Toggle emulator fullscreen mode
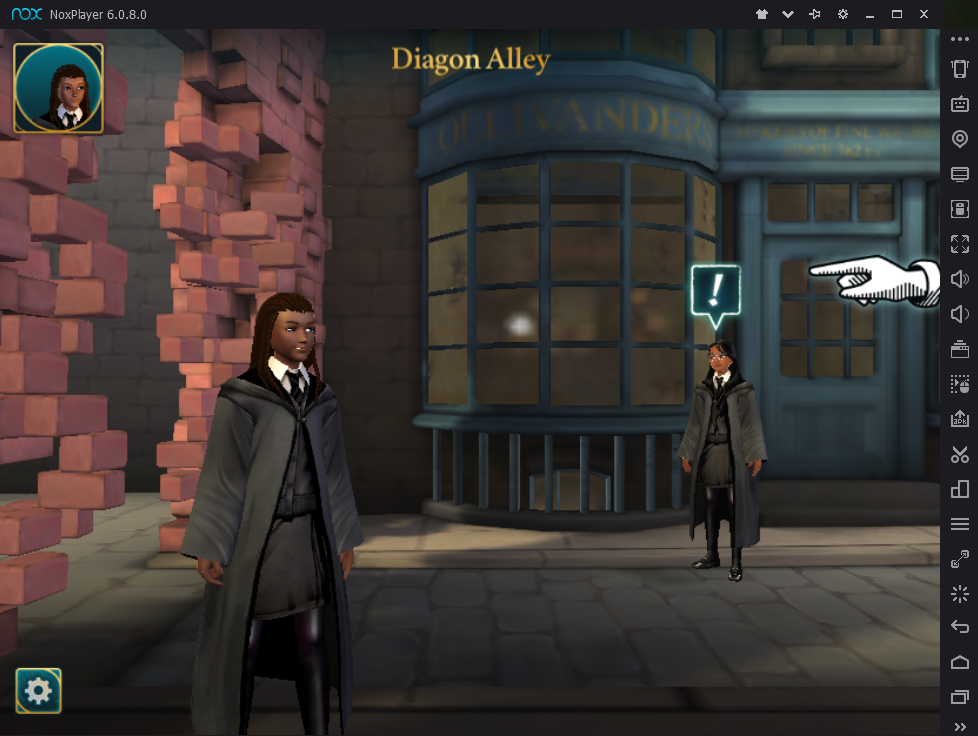The height and width of the screenshot is (736, 978). pos(960,243)
